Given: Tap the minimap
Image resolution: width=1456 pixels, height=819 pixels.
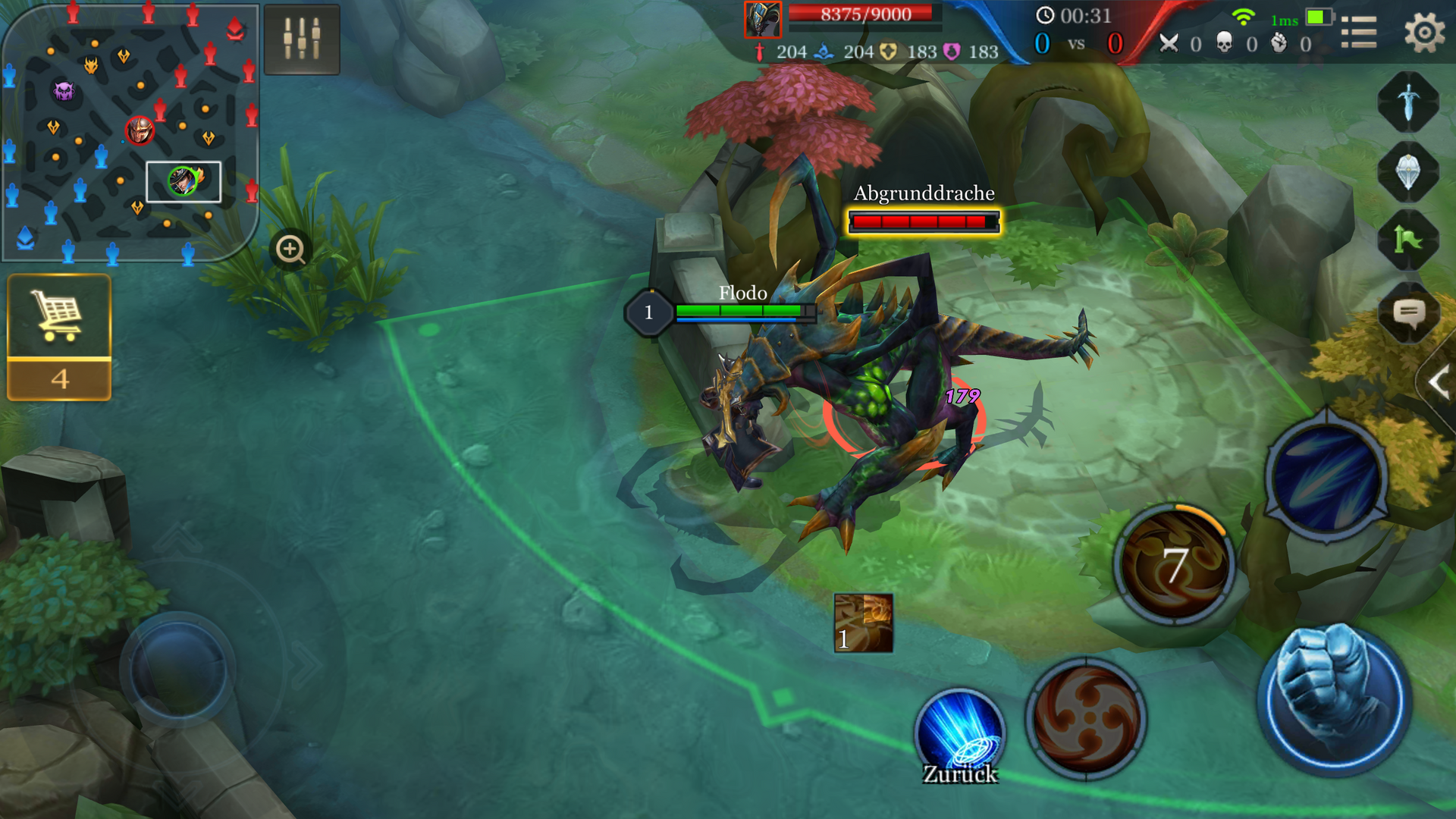Looking at the screenshot, I should (129, 133).
